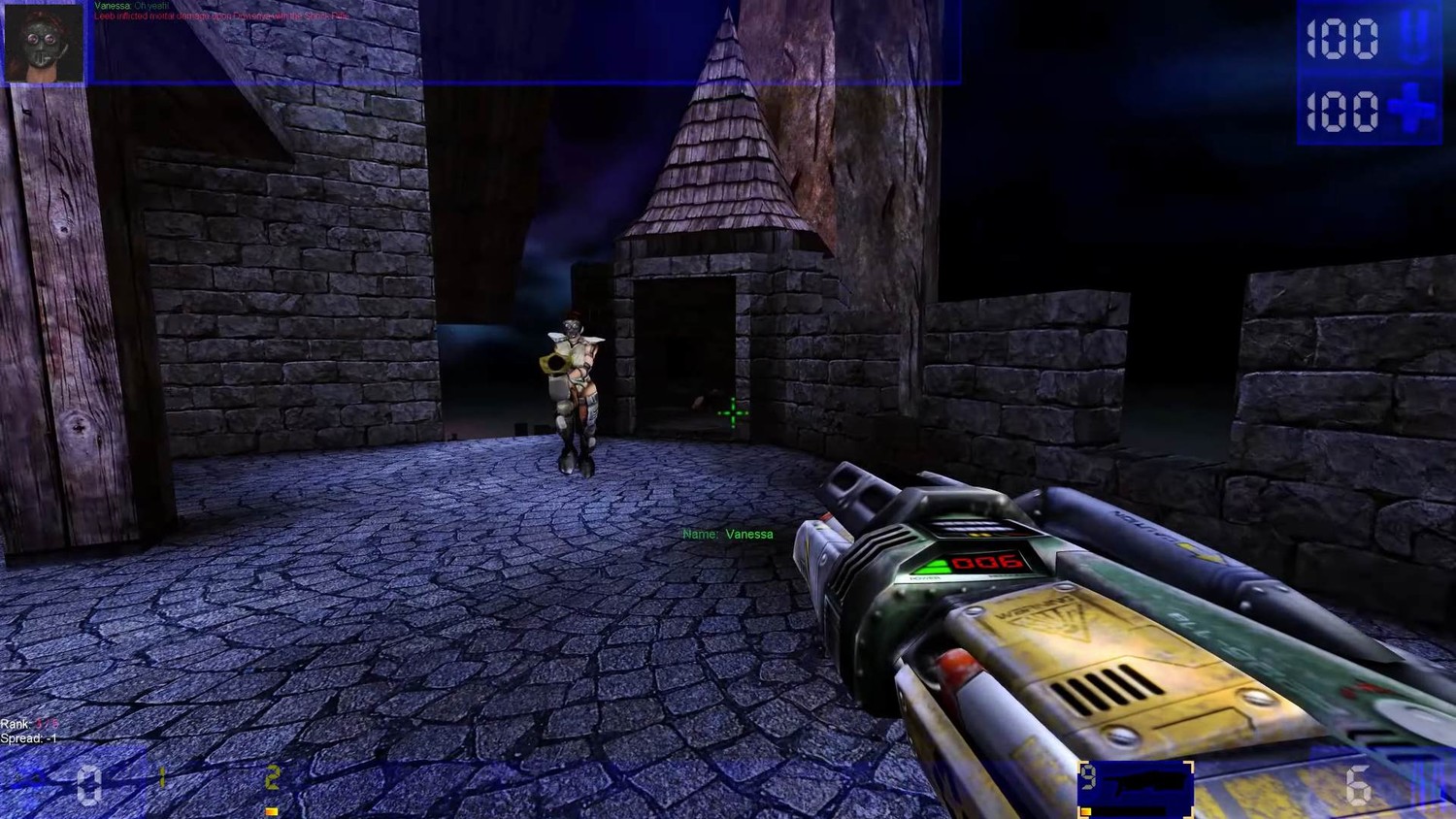Select the highlighted weapon slot 9
The height and width of the screenshot is (819, 1456).
point(1135,788)
